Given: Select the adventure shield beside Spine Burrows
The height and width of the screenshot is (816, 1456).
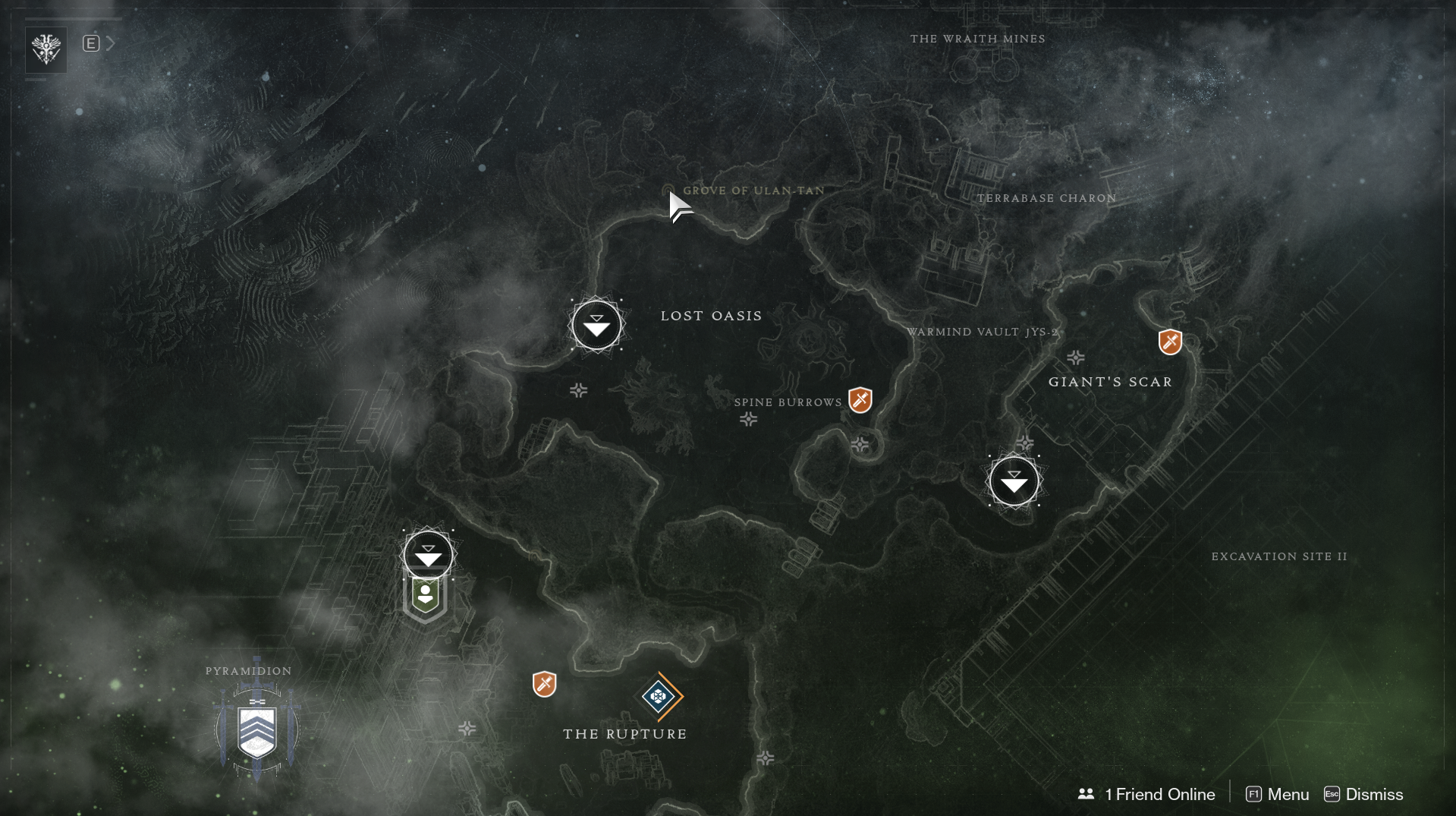Looking at the screenshot, I should point(860,399).
